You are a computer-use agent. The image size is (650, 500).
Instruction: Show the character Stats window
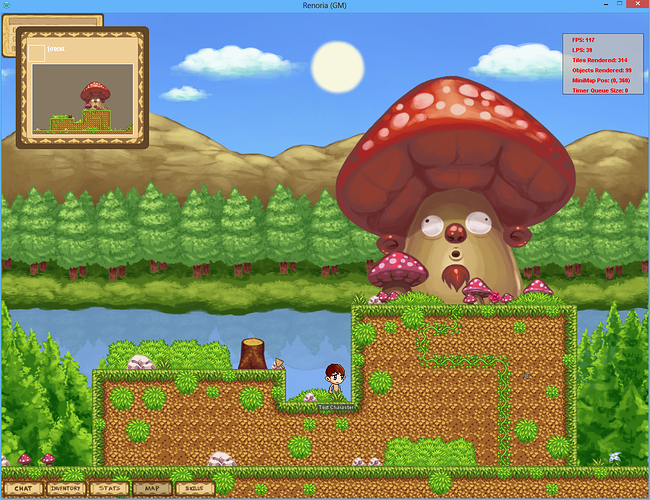click(109, 488)
